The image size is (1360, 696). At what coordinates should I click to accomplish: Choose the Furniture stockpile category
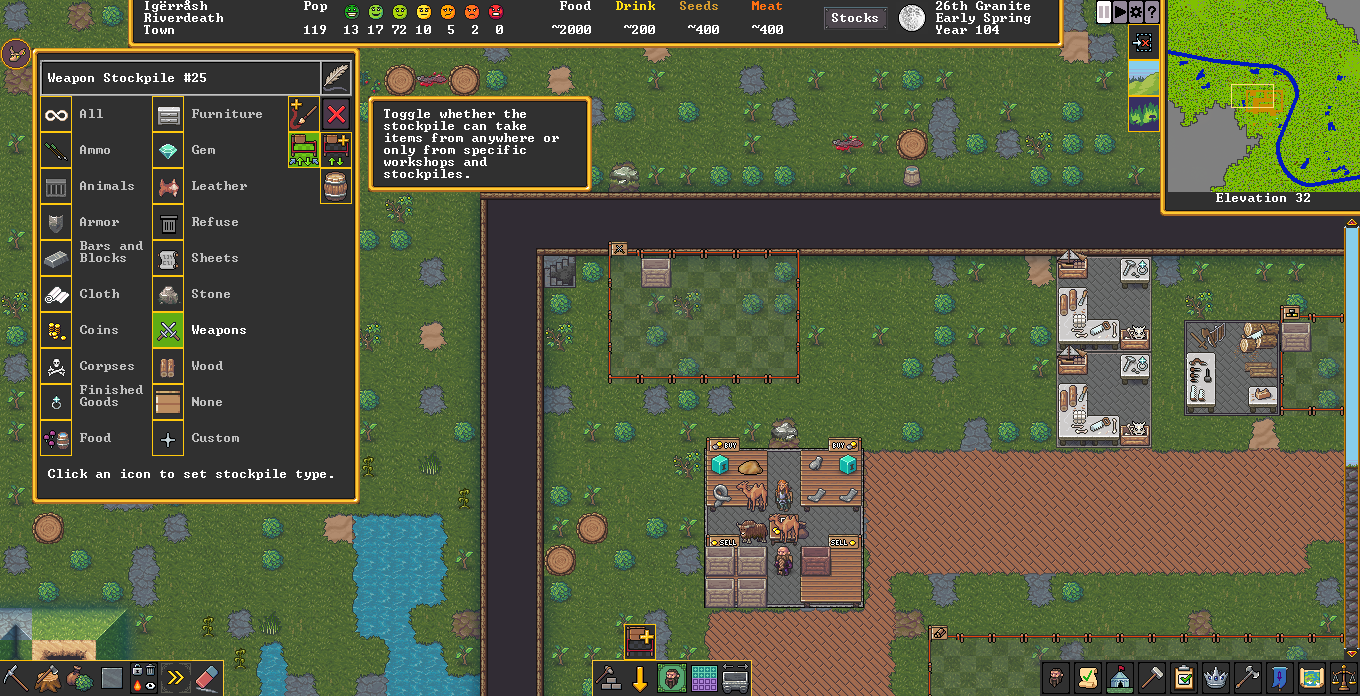pyautogui.click(x=169, y=114)
